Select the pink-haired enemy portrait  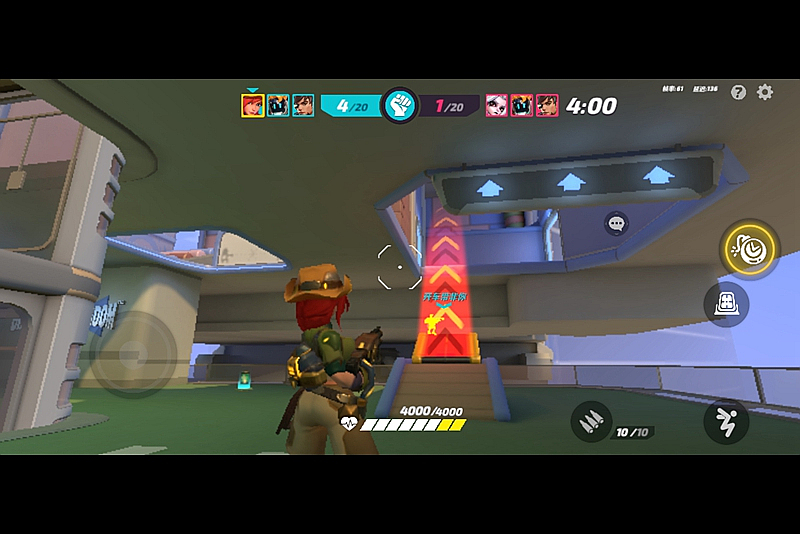pyautogui.click(x=497, y=105)
